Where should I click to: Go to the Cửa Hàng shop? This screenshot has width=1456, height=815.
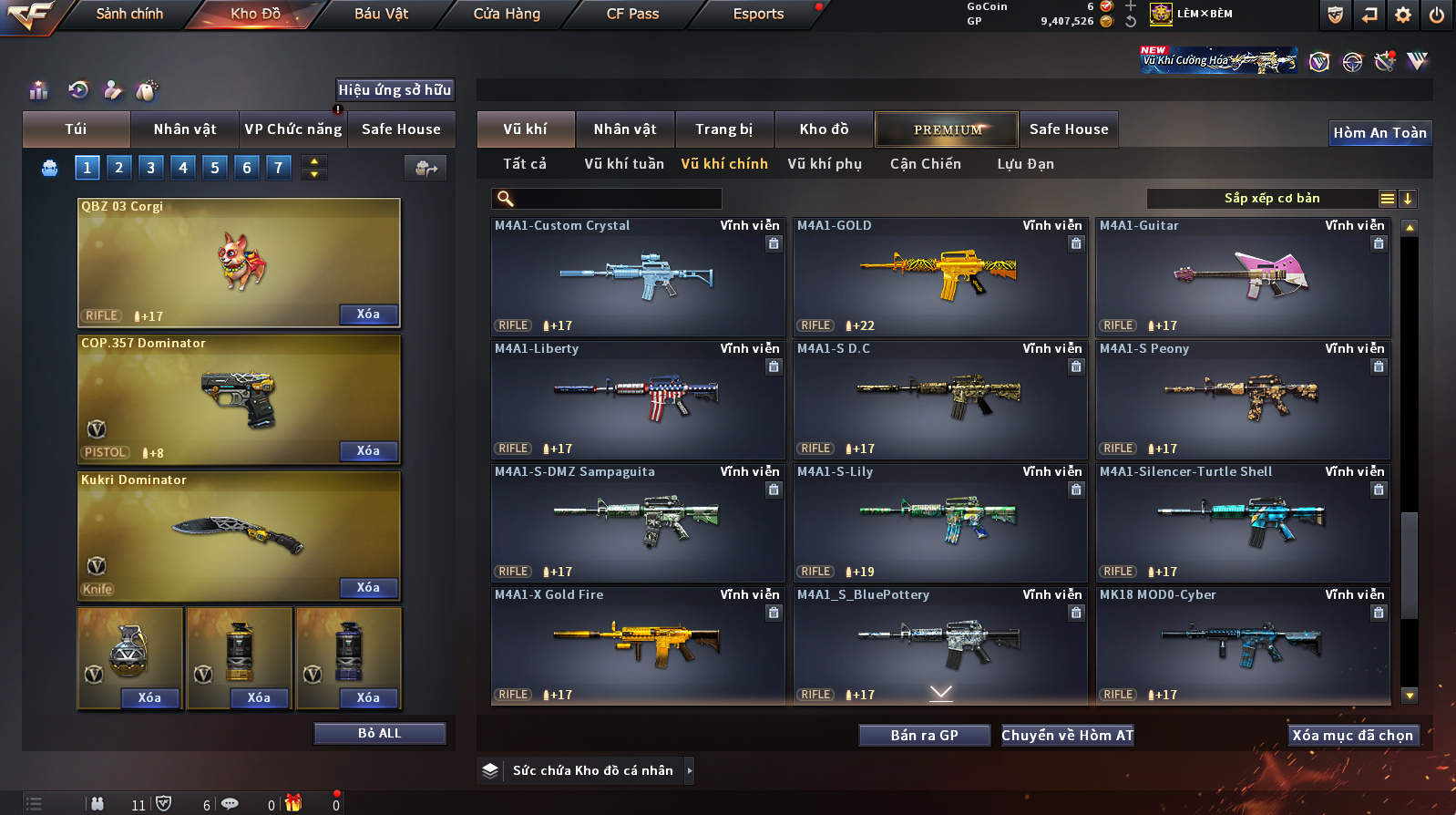pyautogui.click(x=507, y=14)
